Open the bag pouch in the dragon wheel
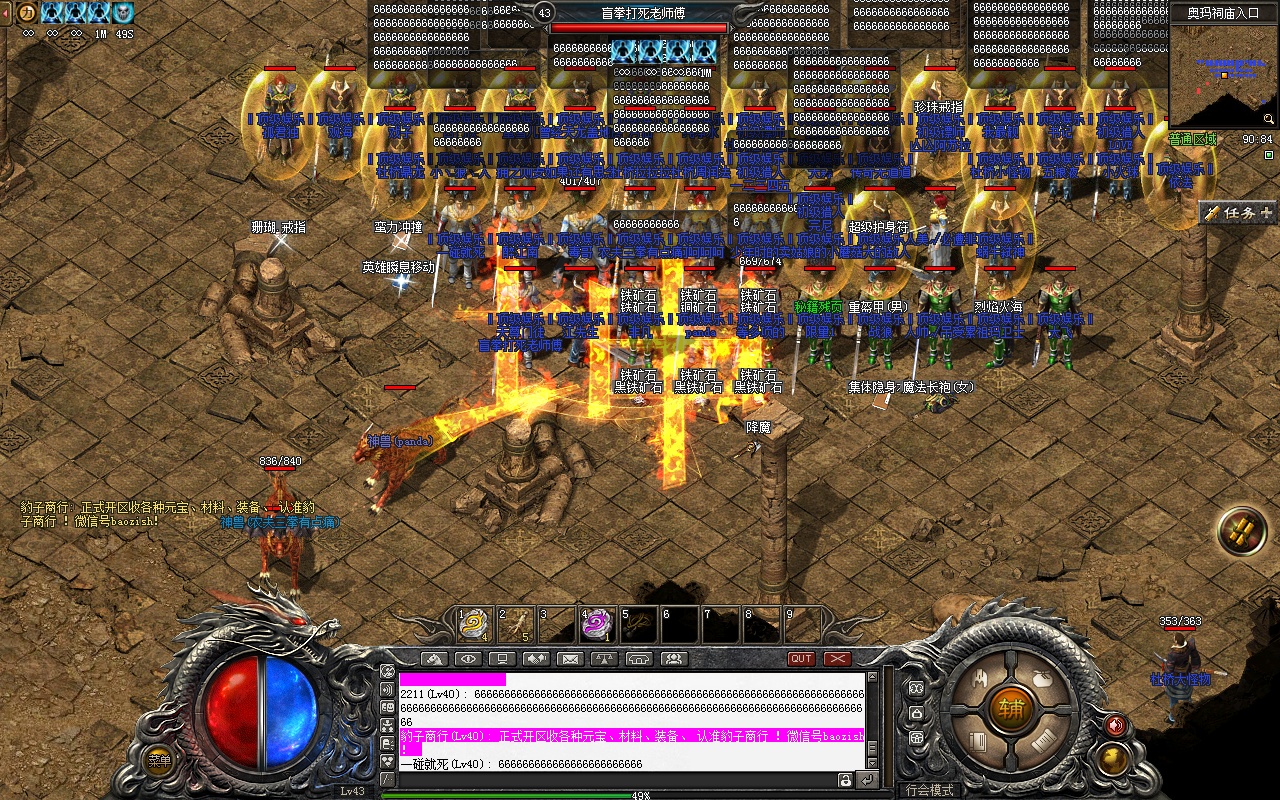 (x=1041, y=680)
